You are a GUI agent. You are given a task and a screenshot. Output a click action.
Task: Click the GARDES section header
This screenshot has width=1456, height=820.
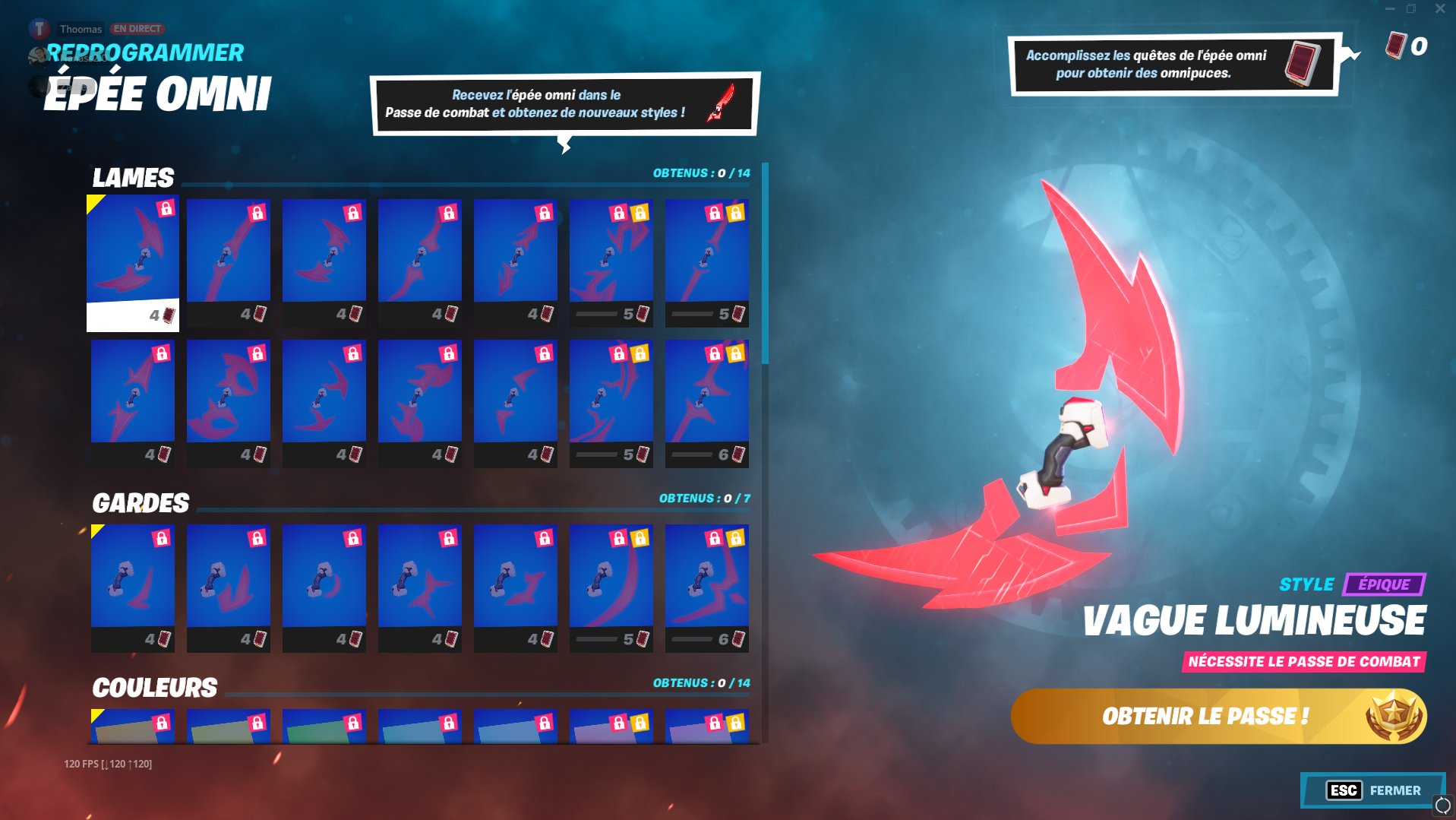click(141, 502)
